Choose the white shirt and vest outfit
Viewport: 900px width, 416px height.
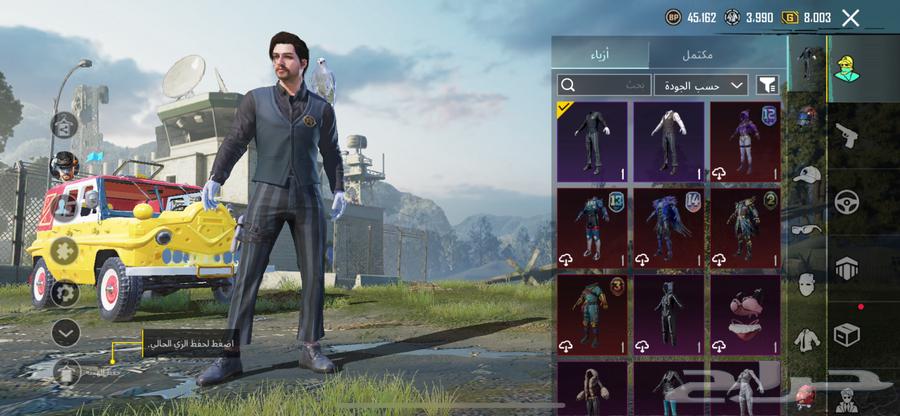pos(669,141)
